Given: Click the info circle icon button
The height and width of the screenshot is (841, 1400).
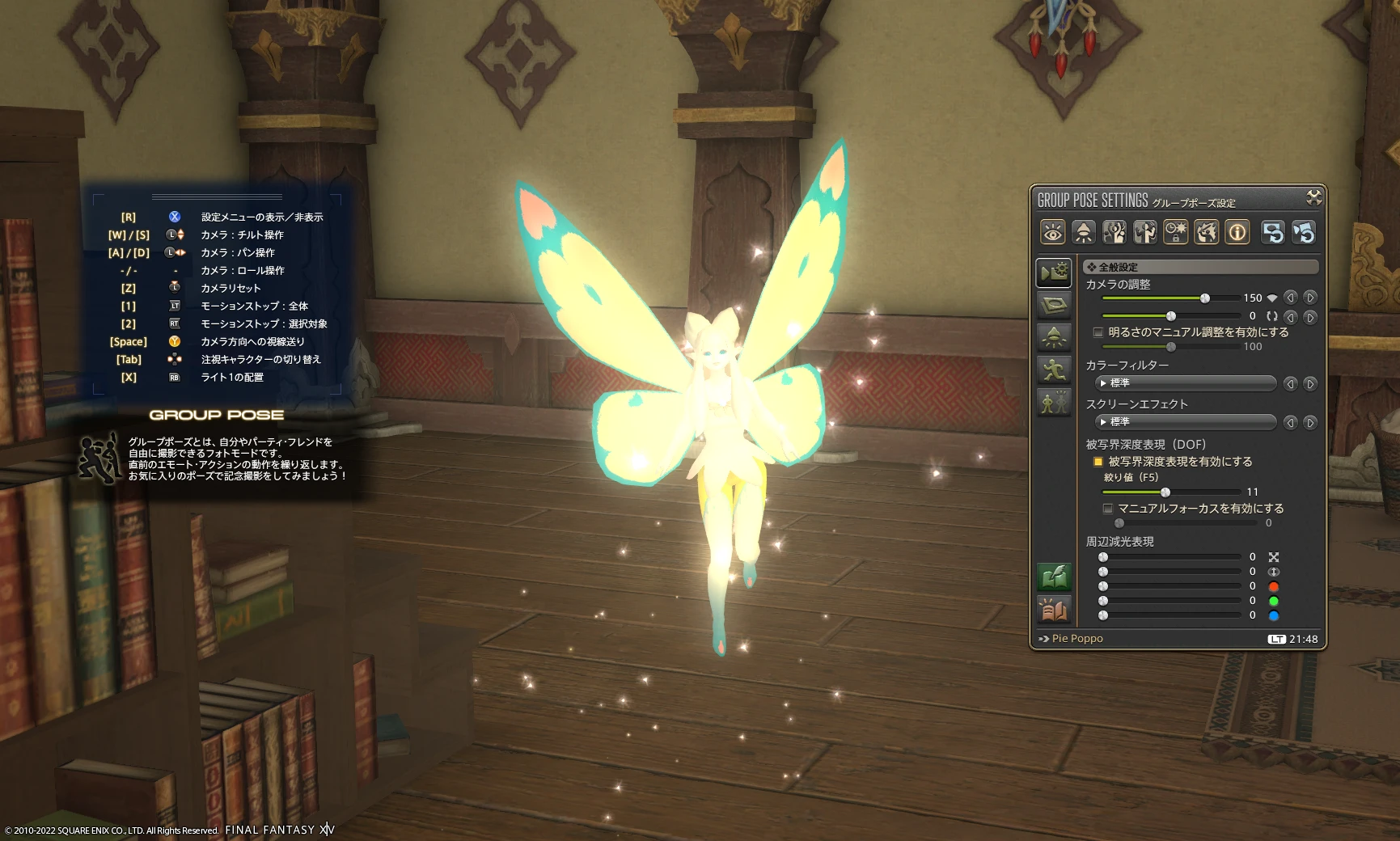Looking at the screenshot, I should coord(1237,233).
